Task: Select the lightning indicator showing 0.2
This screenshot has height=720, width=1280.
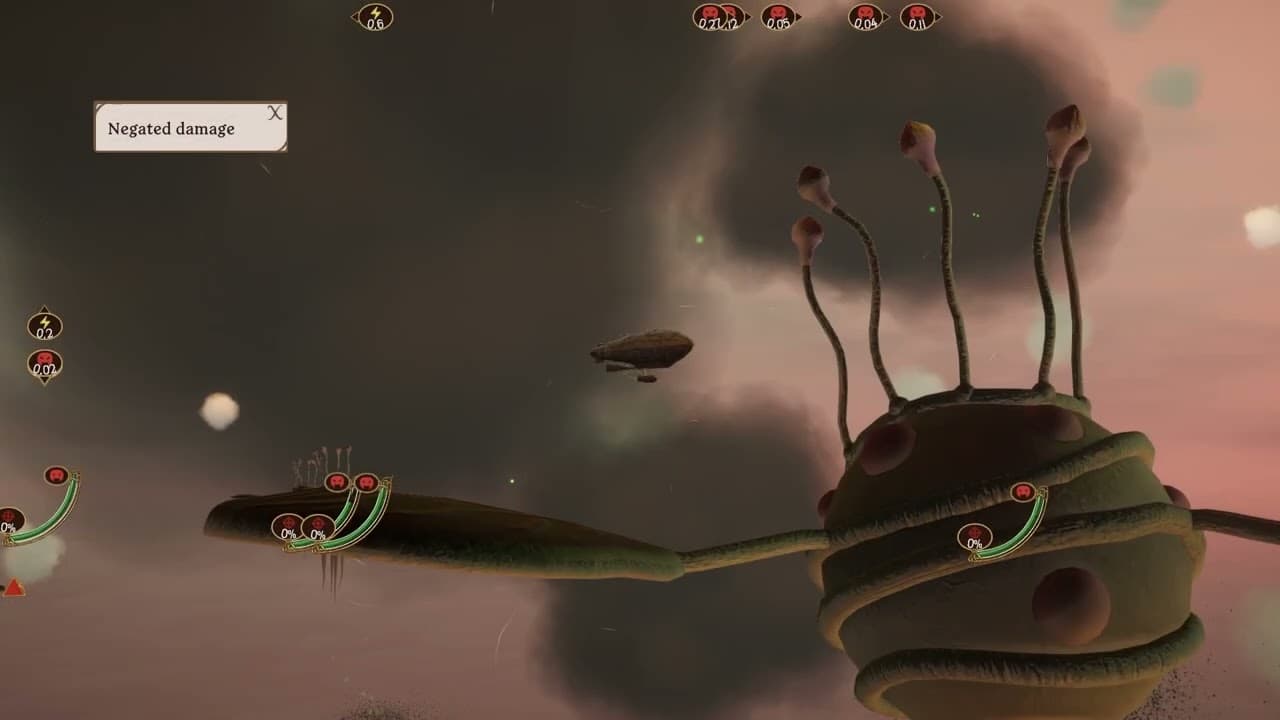Action: (44, 325)
